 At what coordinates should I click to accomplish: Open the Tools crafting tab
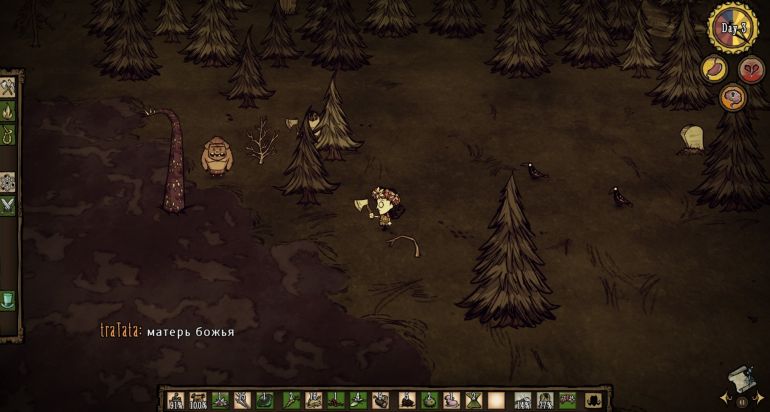tap(8, 87)
